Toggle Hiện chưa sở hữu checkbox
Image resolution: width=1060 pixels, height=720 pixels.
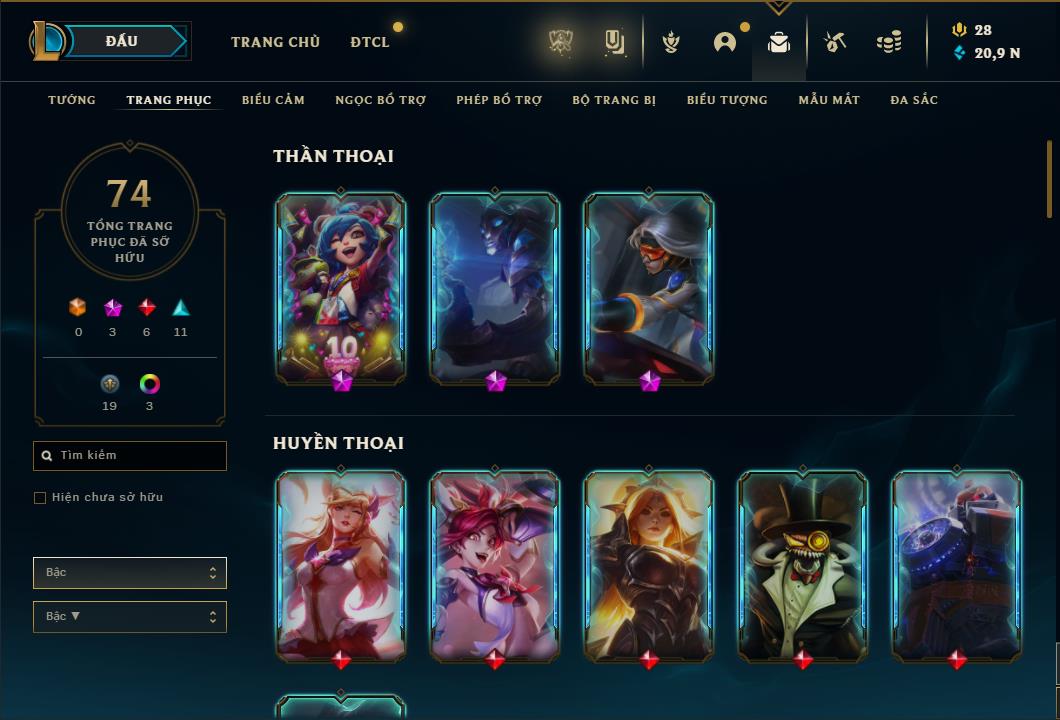[x=40, y=498]
